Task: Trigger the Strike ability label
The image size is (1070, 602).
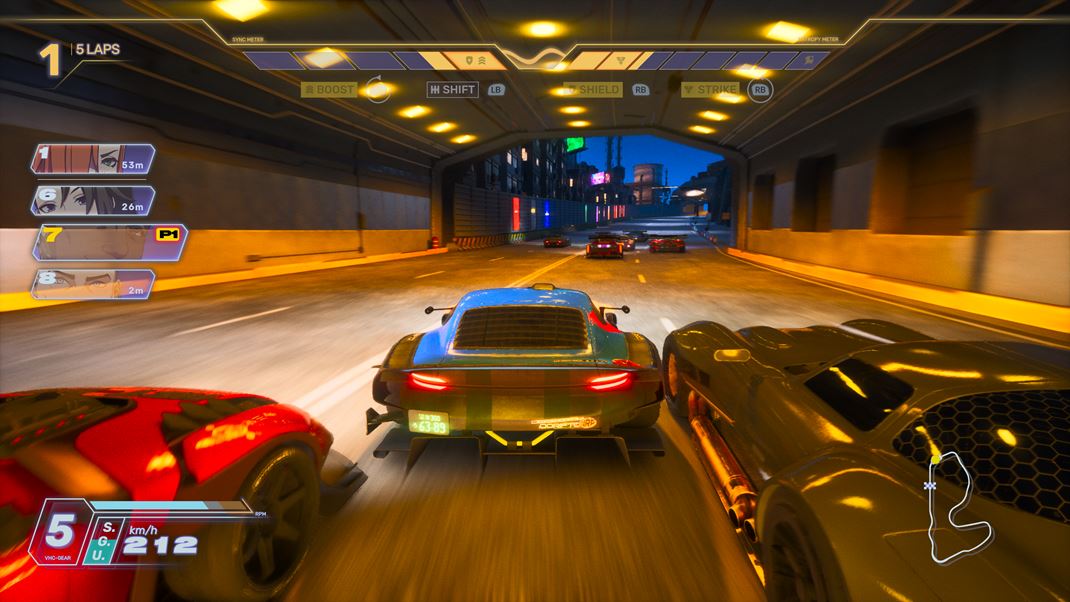Action: coord(711,90)
